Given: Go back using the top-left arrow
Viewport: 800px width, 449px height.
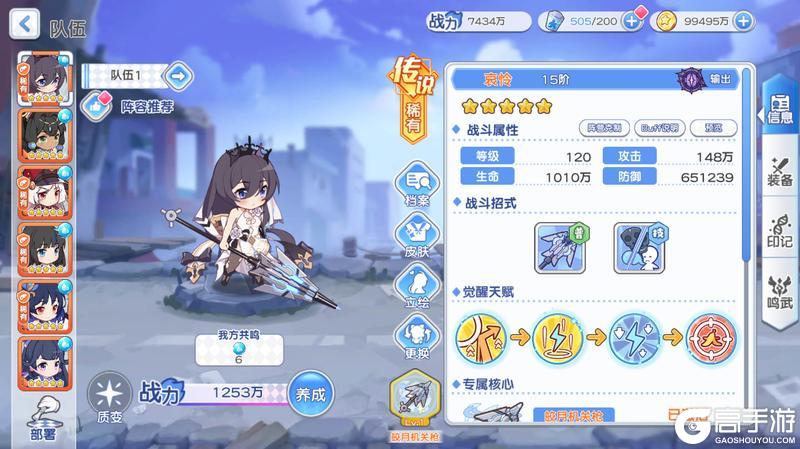Looking at the screenshot, I should click(28, 21).
